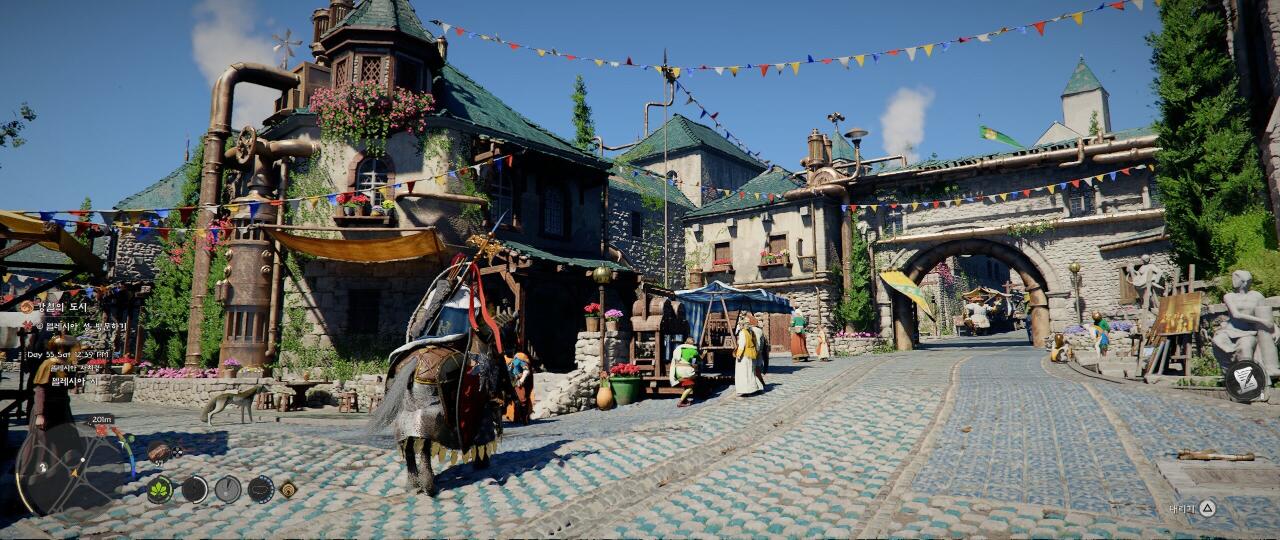This screenshot has width=1280, height=540.
Task: Click the red quest marker on minimap edge
Action: point(101,431)
